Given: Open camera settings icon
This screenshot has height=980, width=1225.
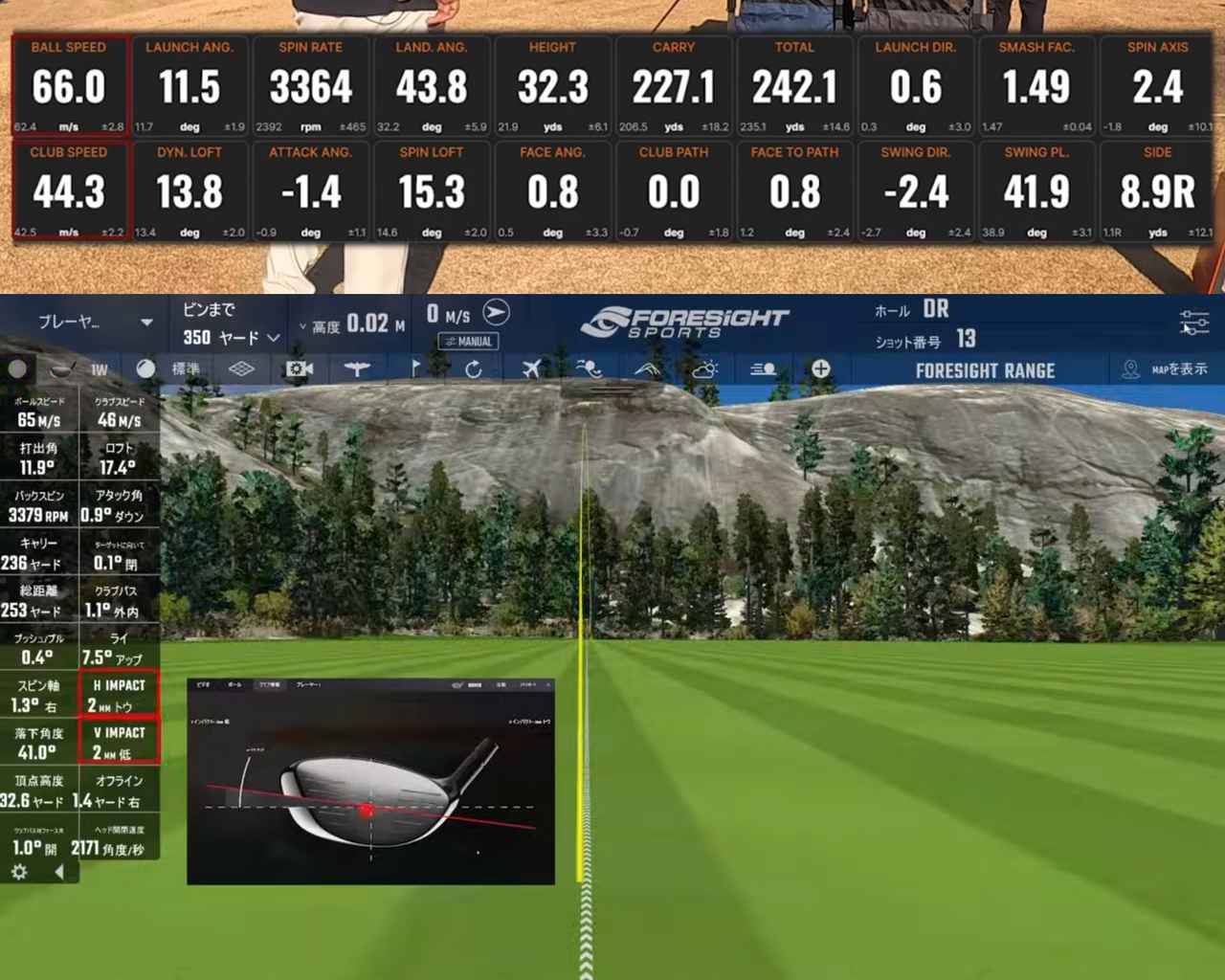Looking at the screenshot, I should tap(299, 369).
